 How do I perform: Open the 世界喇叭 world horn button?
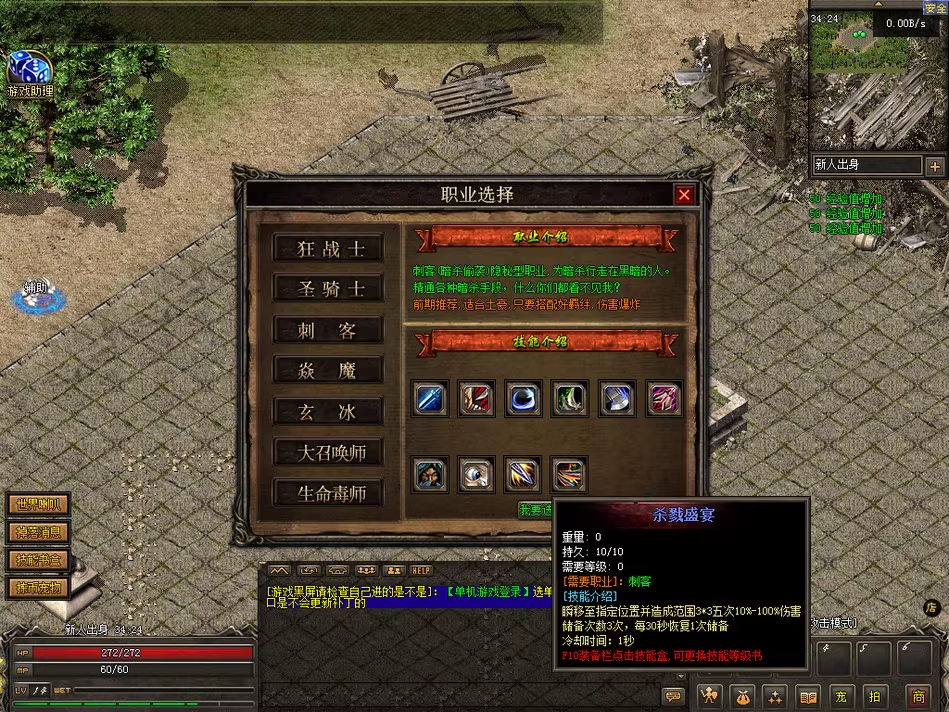tap(38, 505)
